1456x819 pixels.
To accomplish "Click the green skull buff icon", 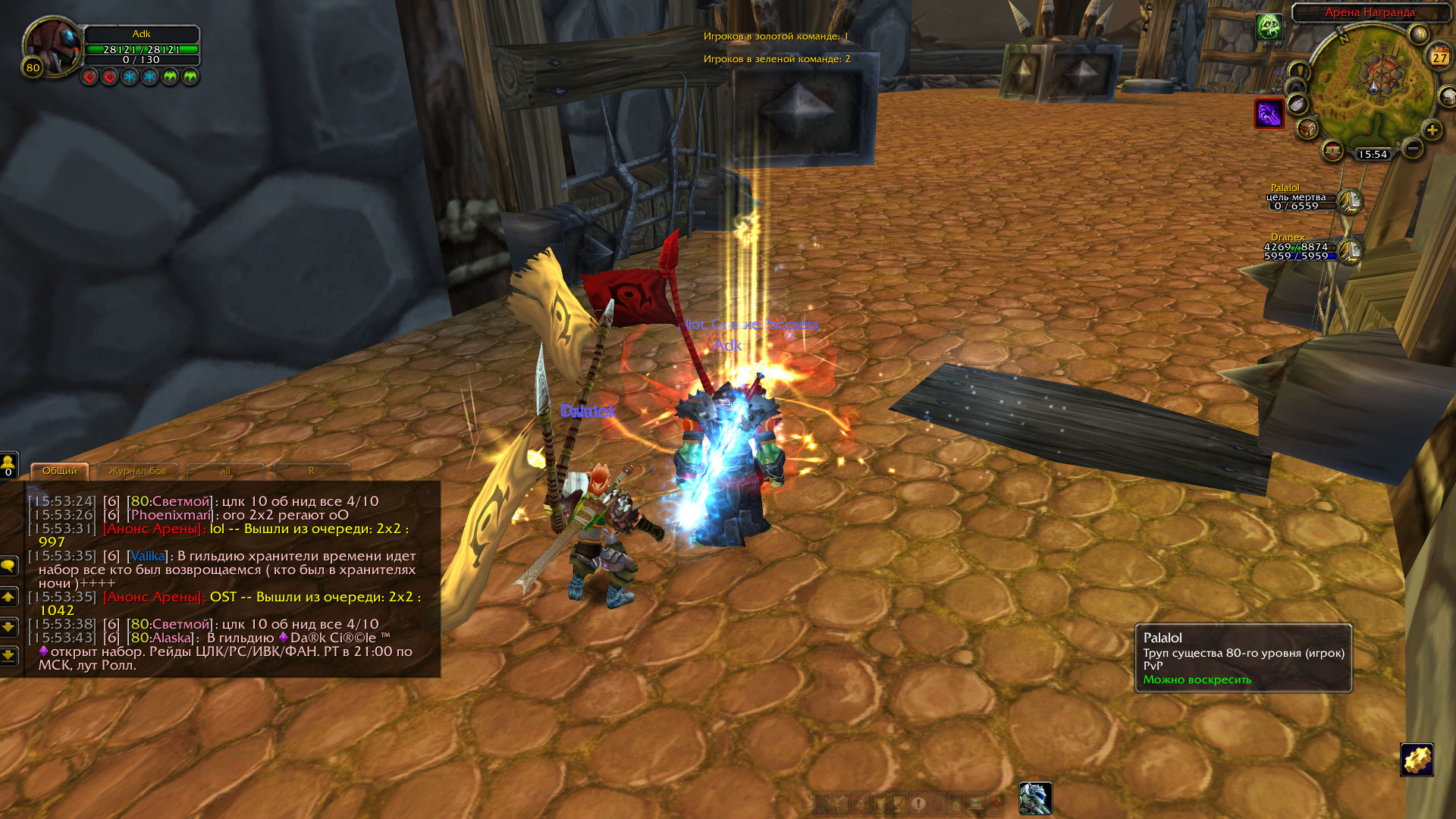I will coord(1269,27).
